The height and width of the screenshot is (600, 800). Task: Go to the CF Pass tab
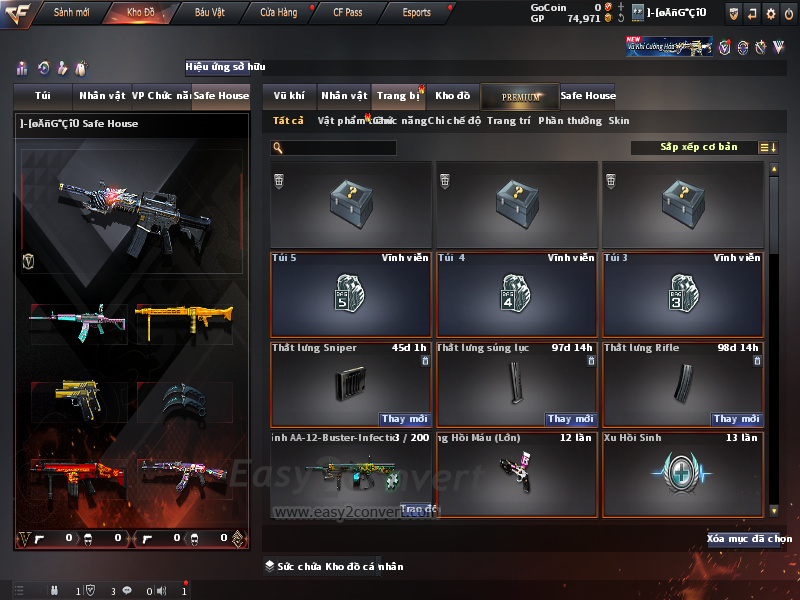click(x=347, y=13)
